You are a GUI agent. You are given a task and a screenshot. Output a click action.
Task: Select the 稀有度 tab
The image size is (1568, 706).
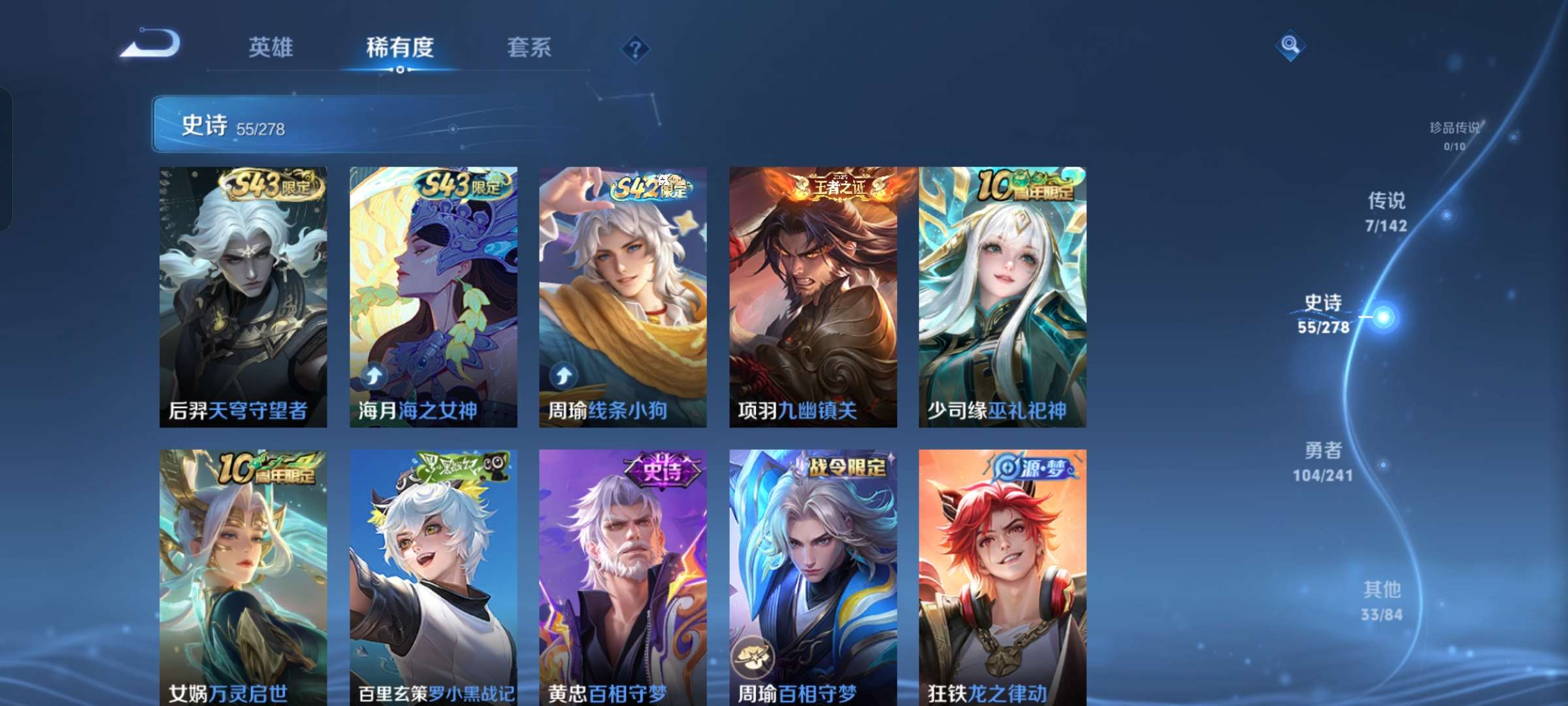(x=400, y=48)
